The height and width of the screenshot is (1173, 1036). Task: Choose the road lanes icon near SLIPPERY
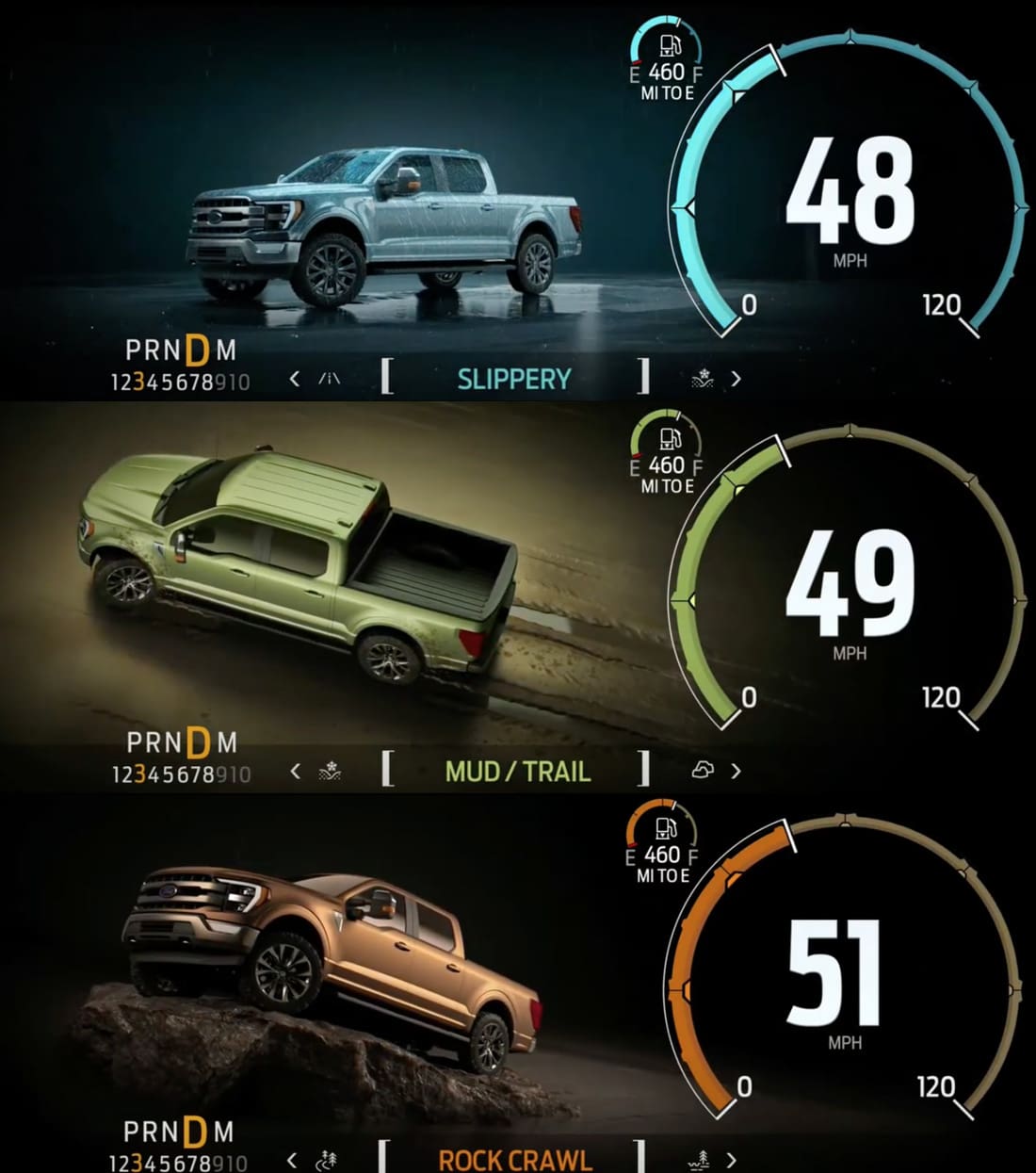[x=329, y=379]
